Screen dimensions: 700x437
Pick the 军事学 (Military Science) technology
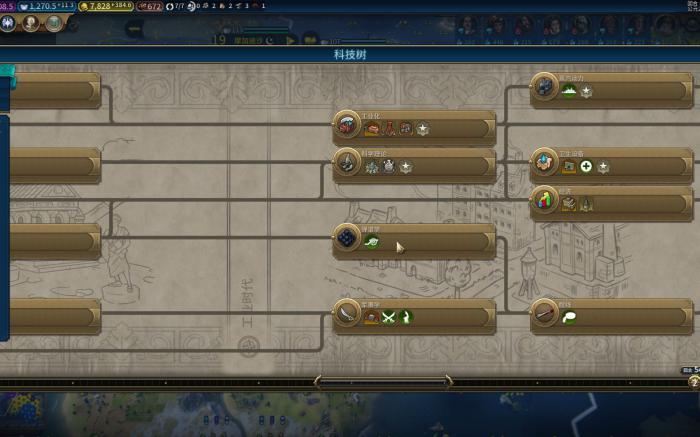tap(414, 315)
